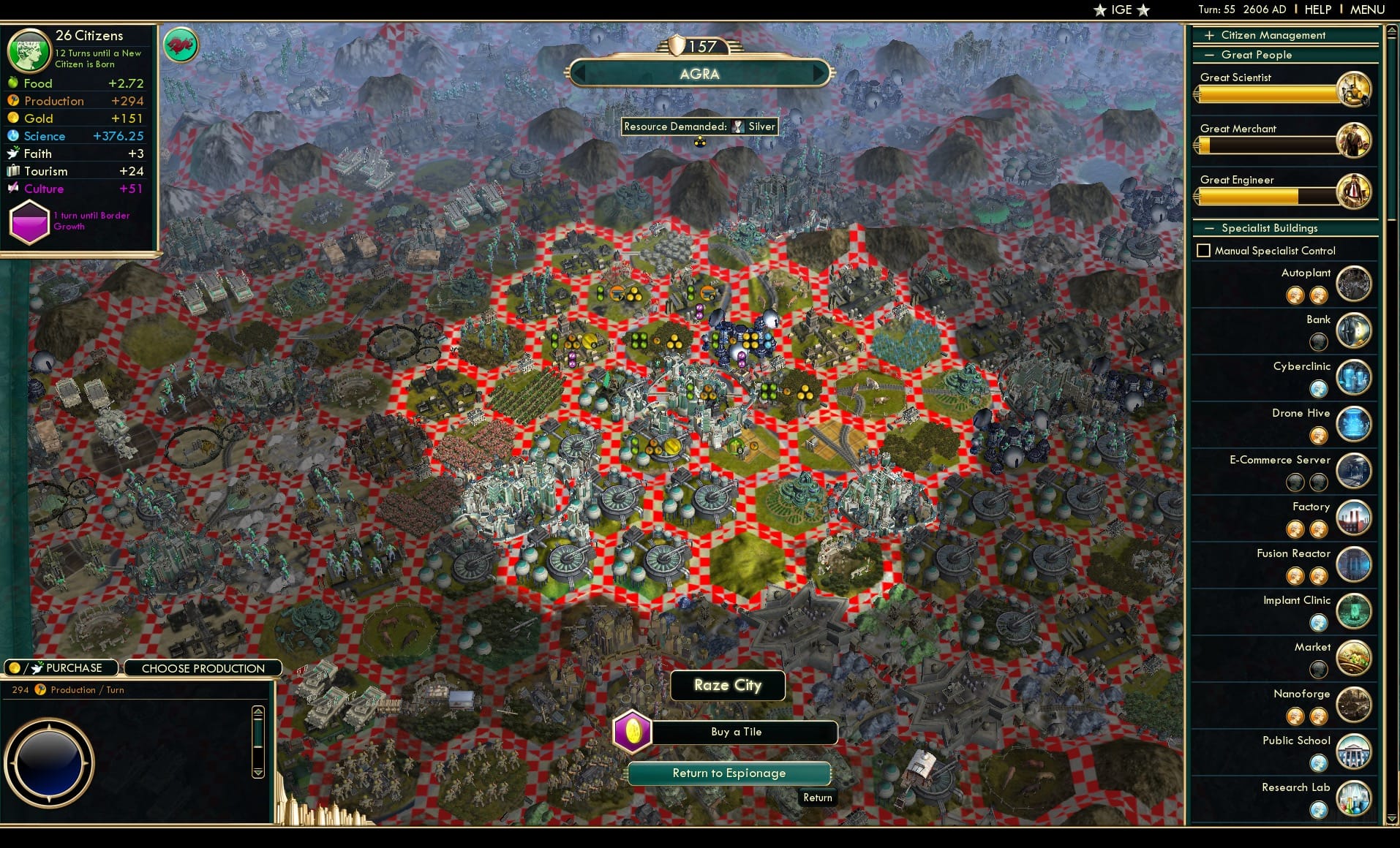Click the Fusion Reactor building icon

tap(1354, 565)
